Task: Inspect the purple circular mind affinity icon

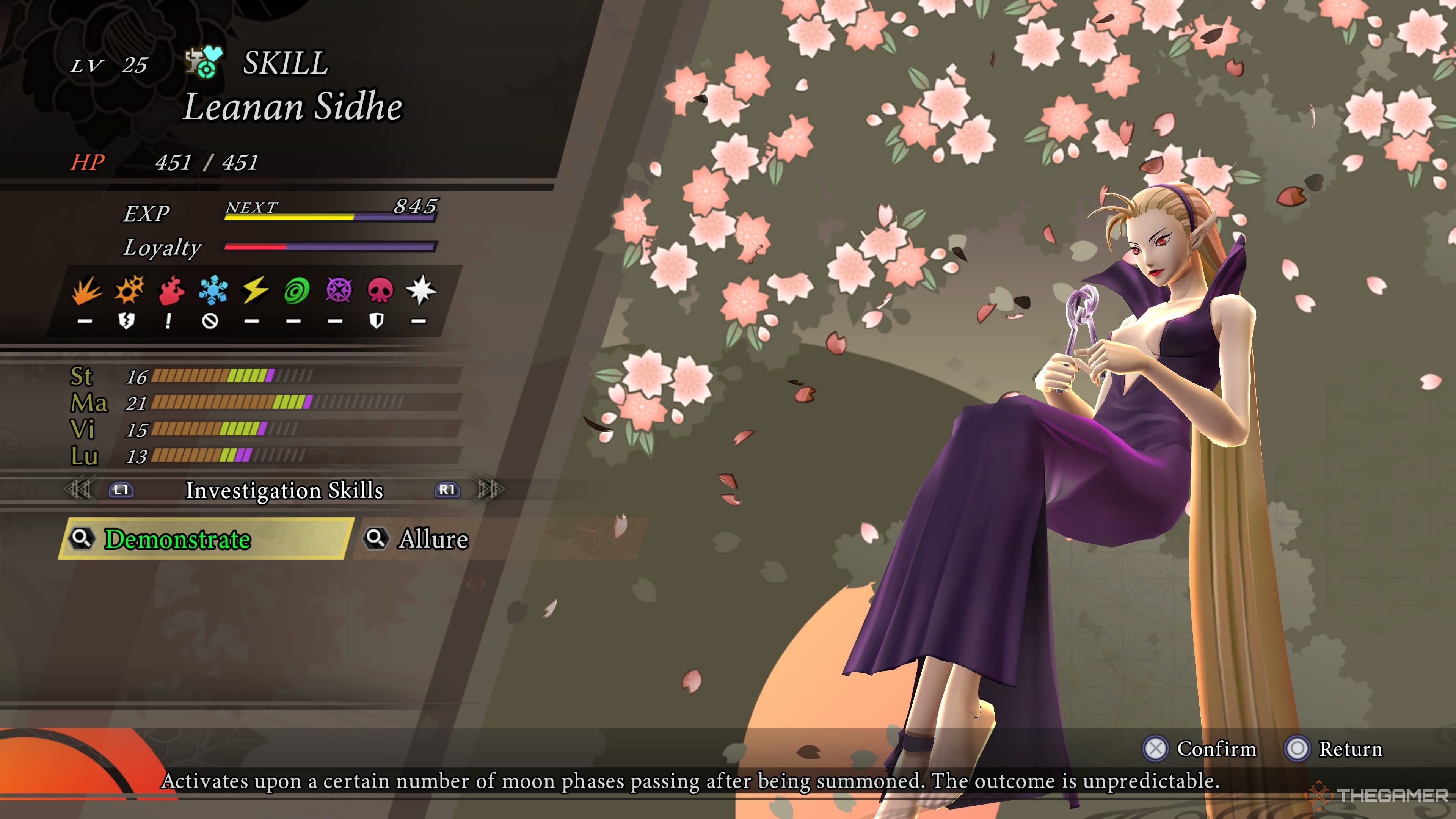Action: [x=338, y=290]
